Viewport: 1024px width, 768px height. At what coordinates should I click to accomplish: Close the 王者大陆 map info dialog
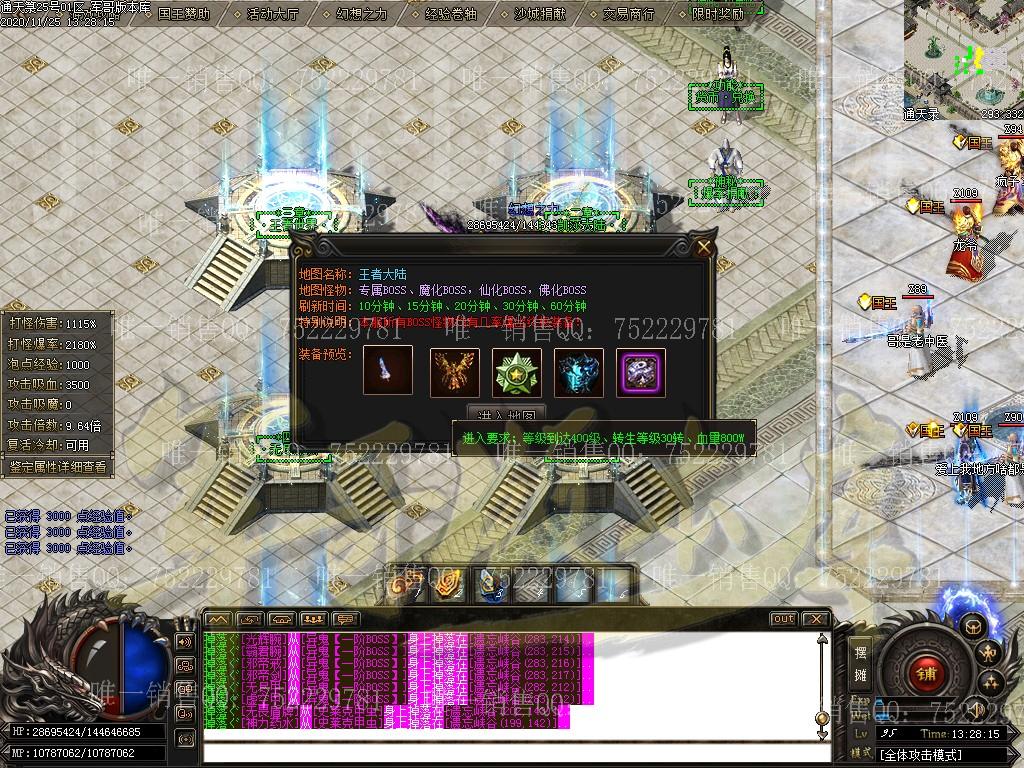(704, 247)
